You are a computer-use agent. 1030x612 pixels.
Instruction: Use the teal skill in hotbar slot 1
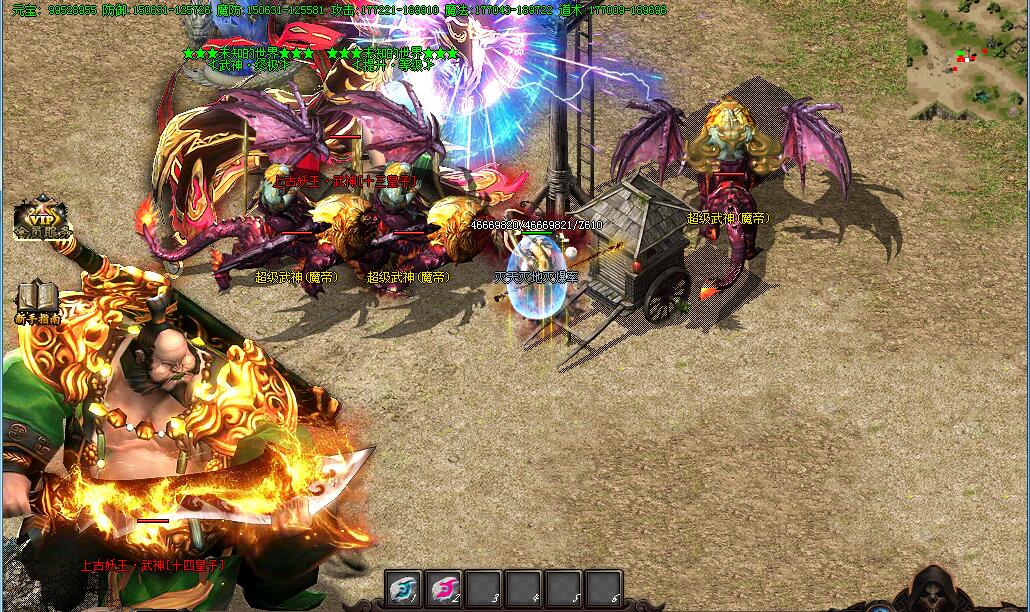click(x=404, y=588)
